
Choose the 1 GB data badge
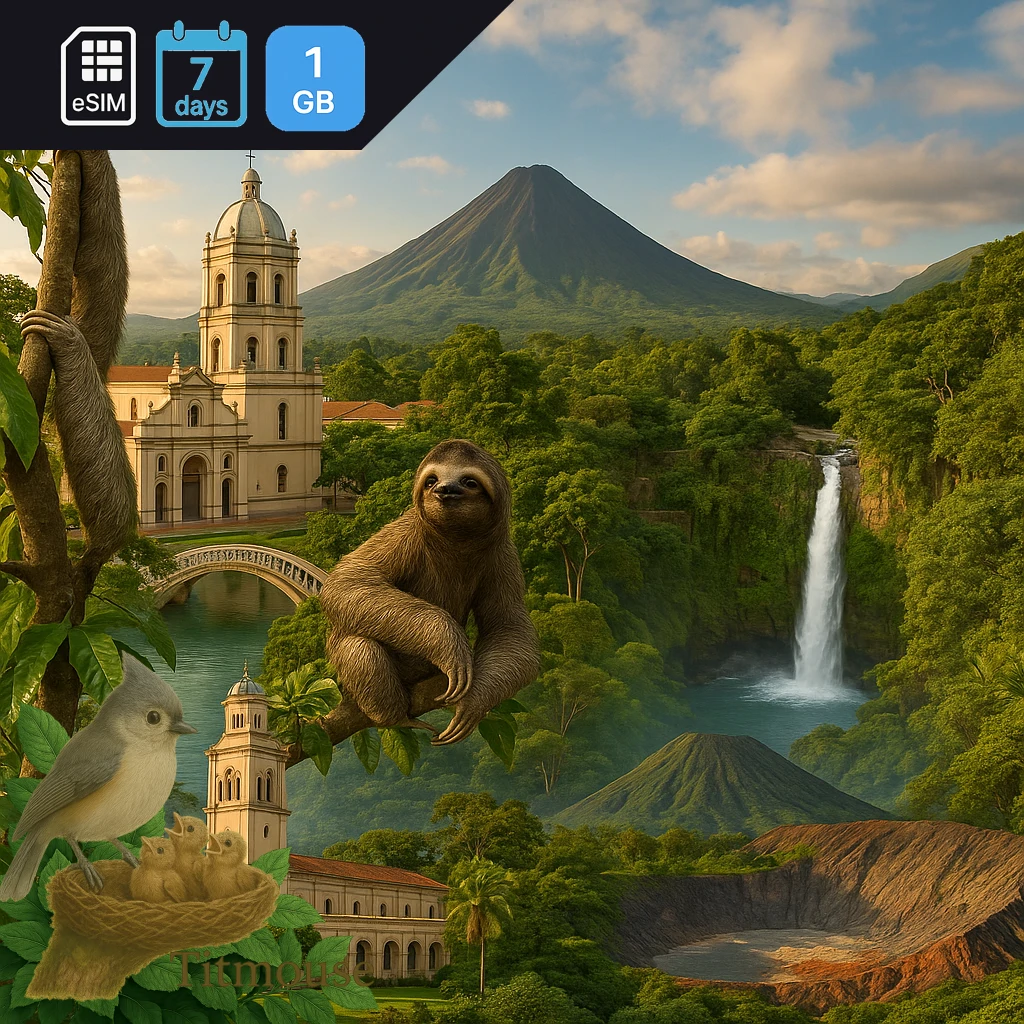(x=315, y=78)
